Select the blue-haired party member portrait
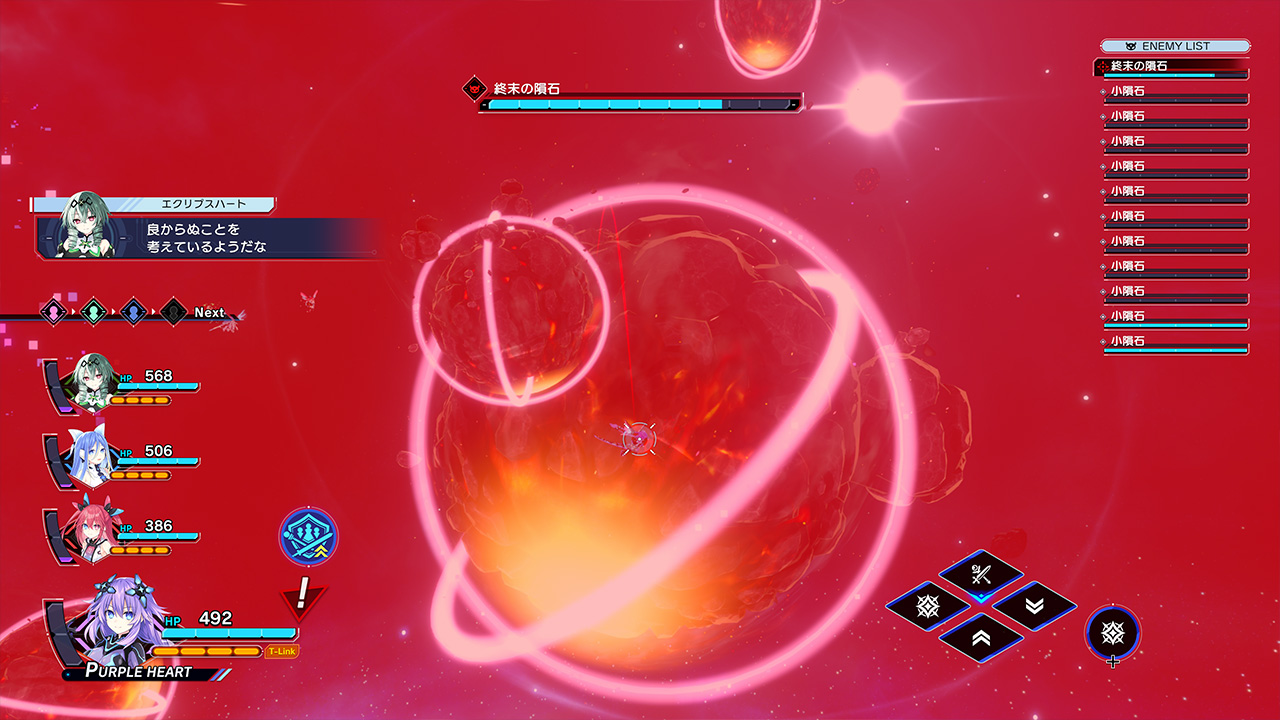This screenshot has width=1280, height=720. (x=92, y=455)
